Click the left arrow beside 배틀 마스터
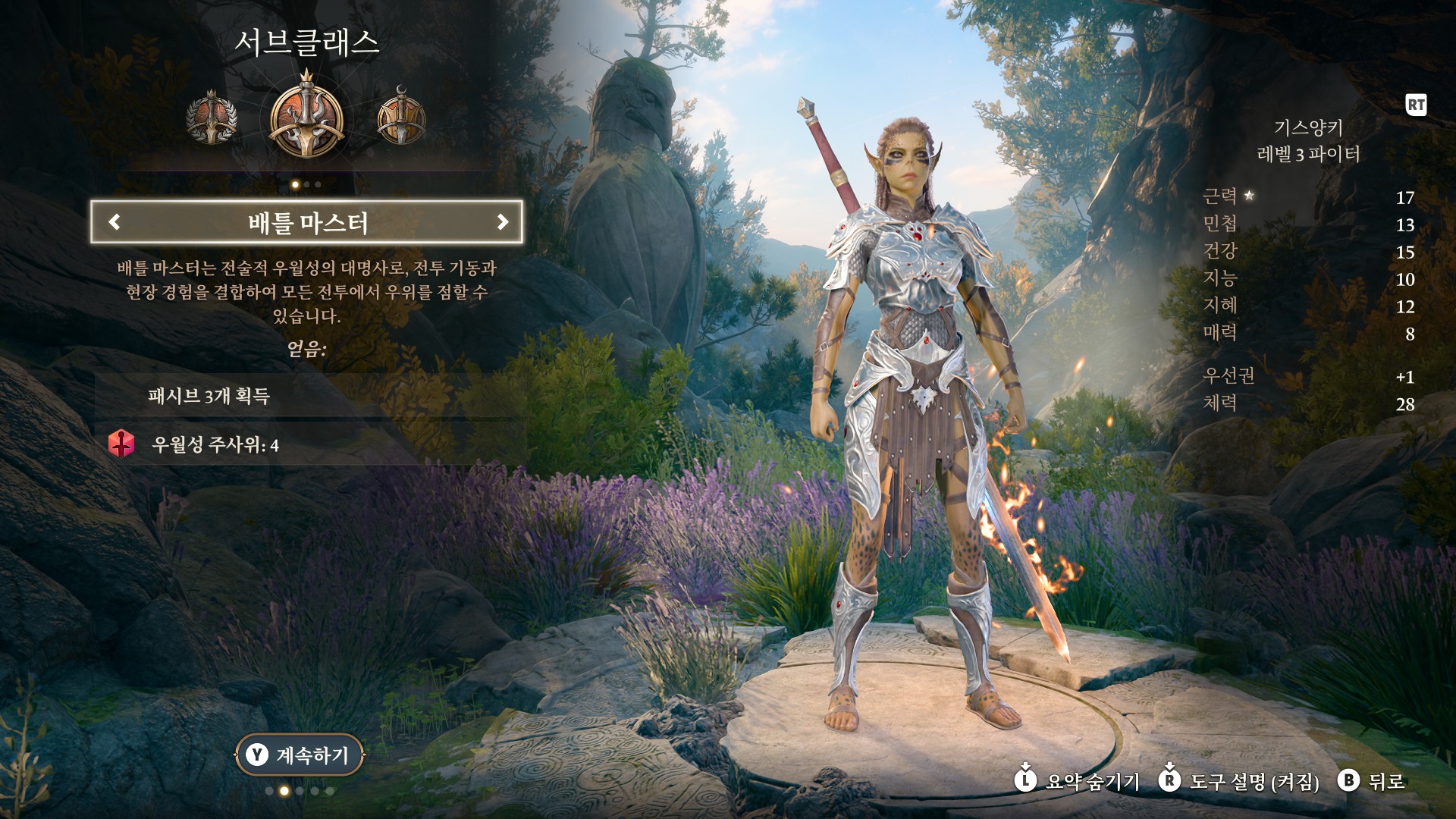 pos(115,221)
